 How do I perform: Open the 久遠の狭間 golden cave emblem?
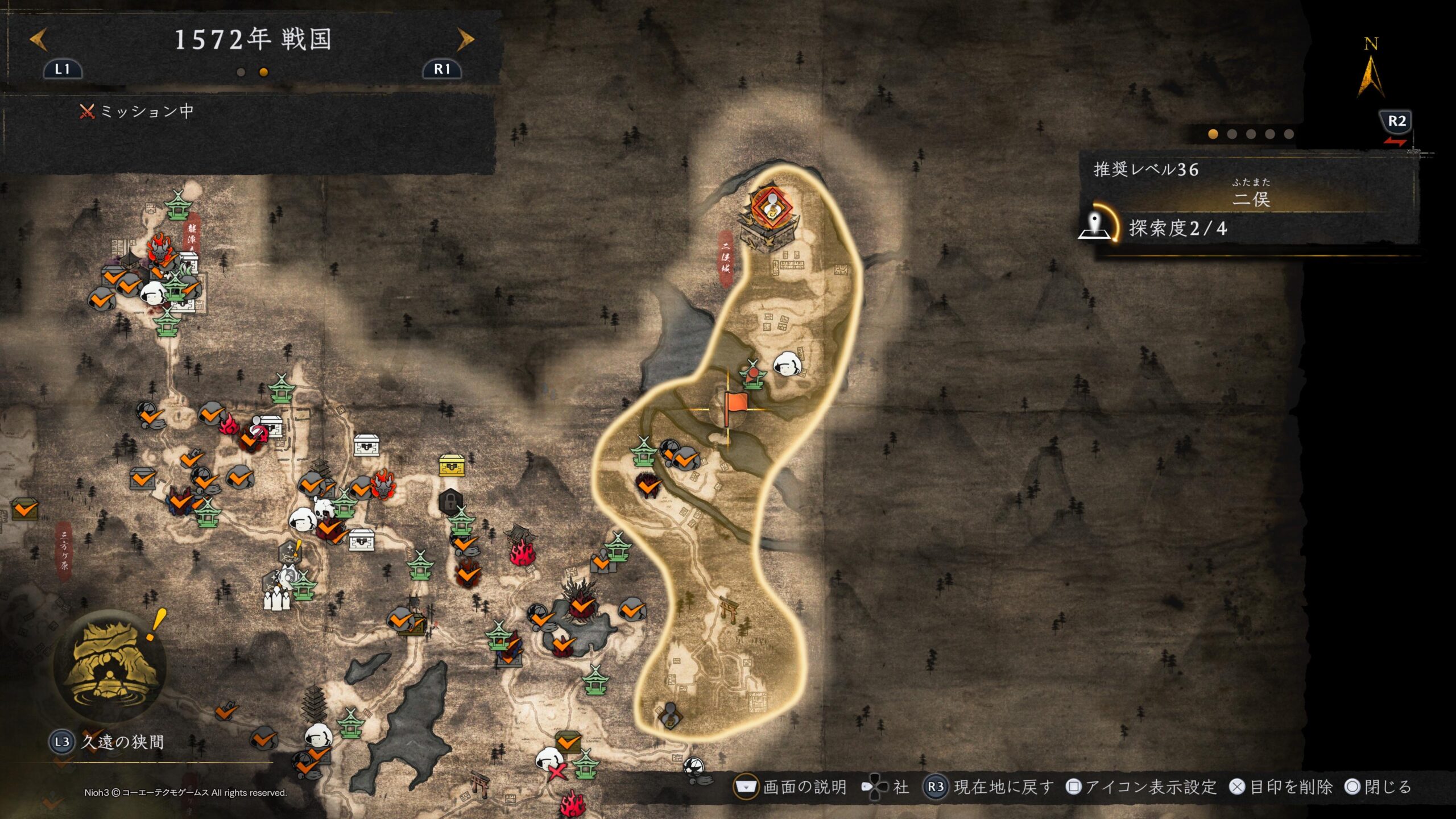(109, 665)
